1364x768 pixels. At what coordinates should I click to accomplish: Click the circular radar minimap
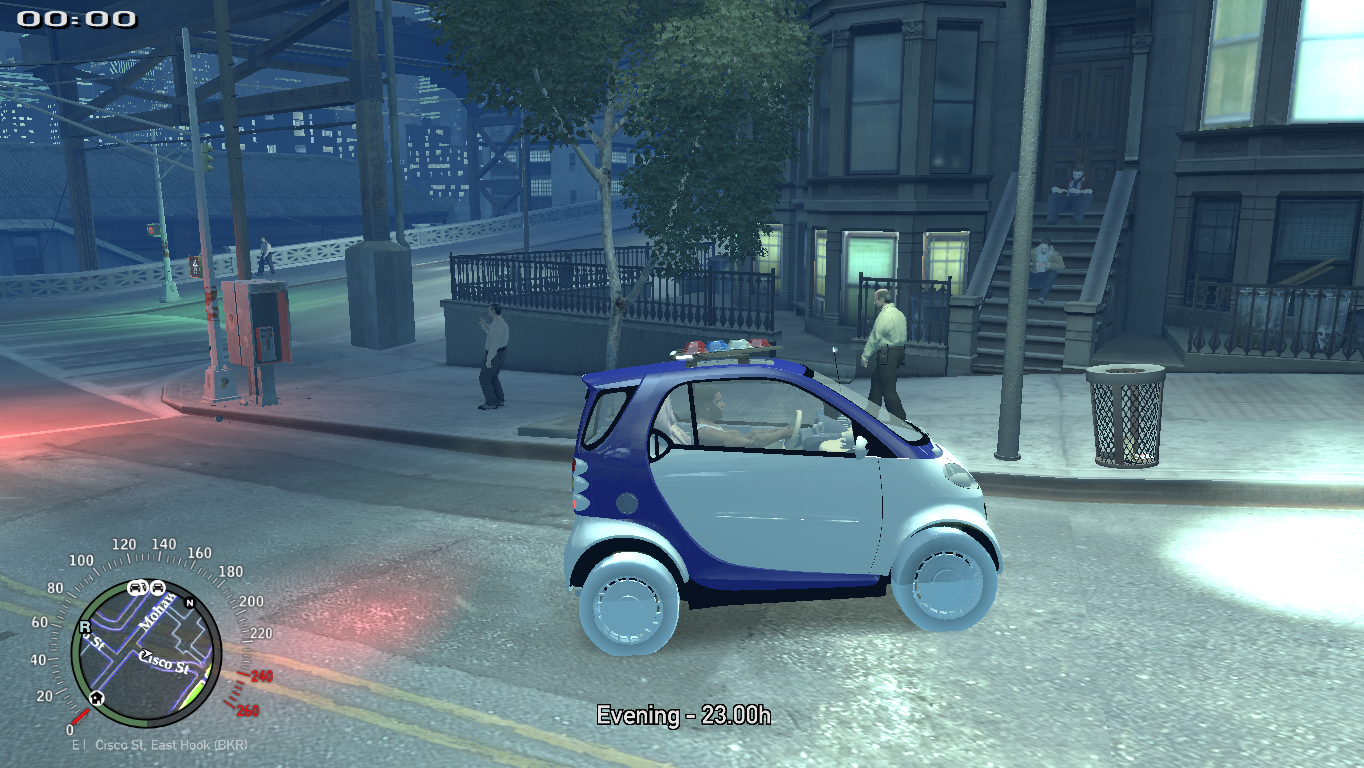pos(146,652)
